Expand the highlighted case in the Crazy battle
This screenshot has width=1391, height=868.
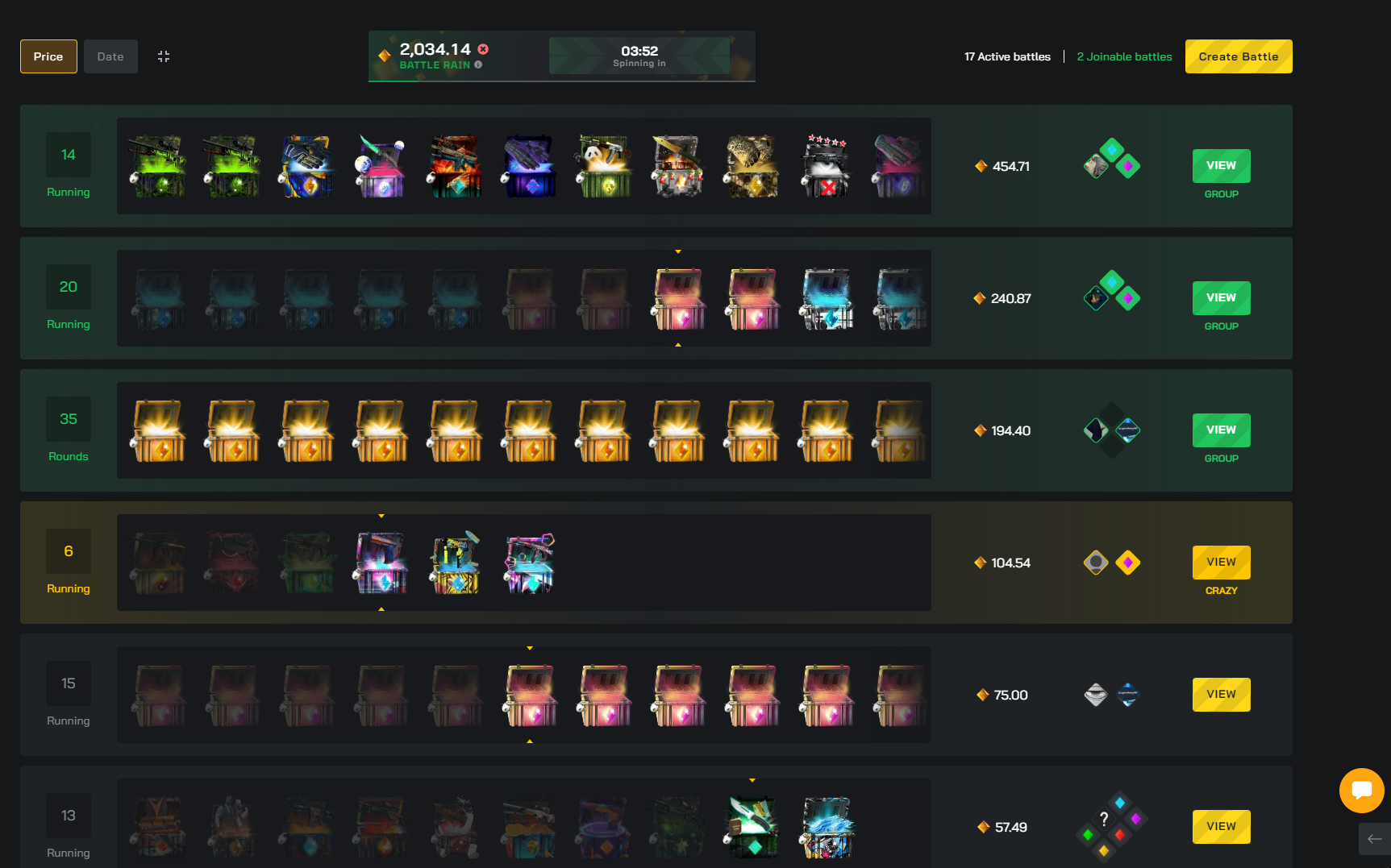point(381,563)
